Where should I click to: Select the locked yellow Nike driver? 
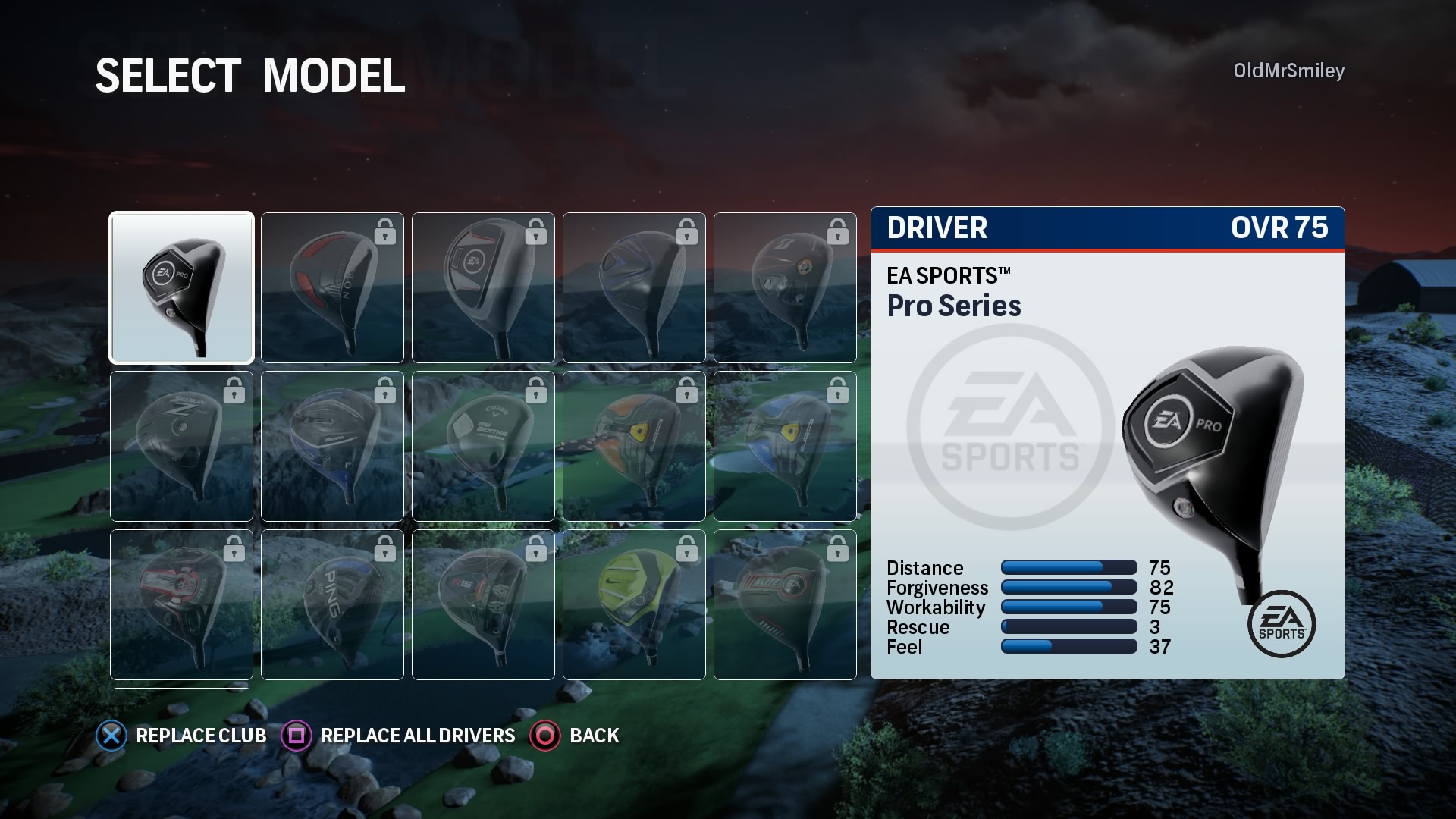pyautogui.click(x=634, y=604)
